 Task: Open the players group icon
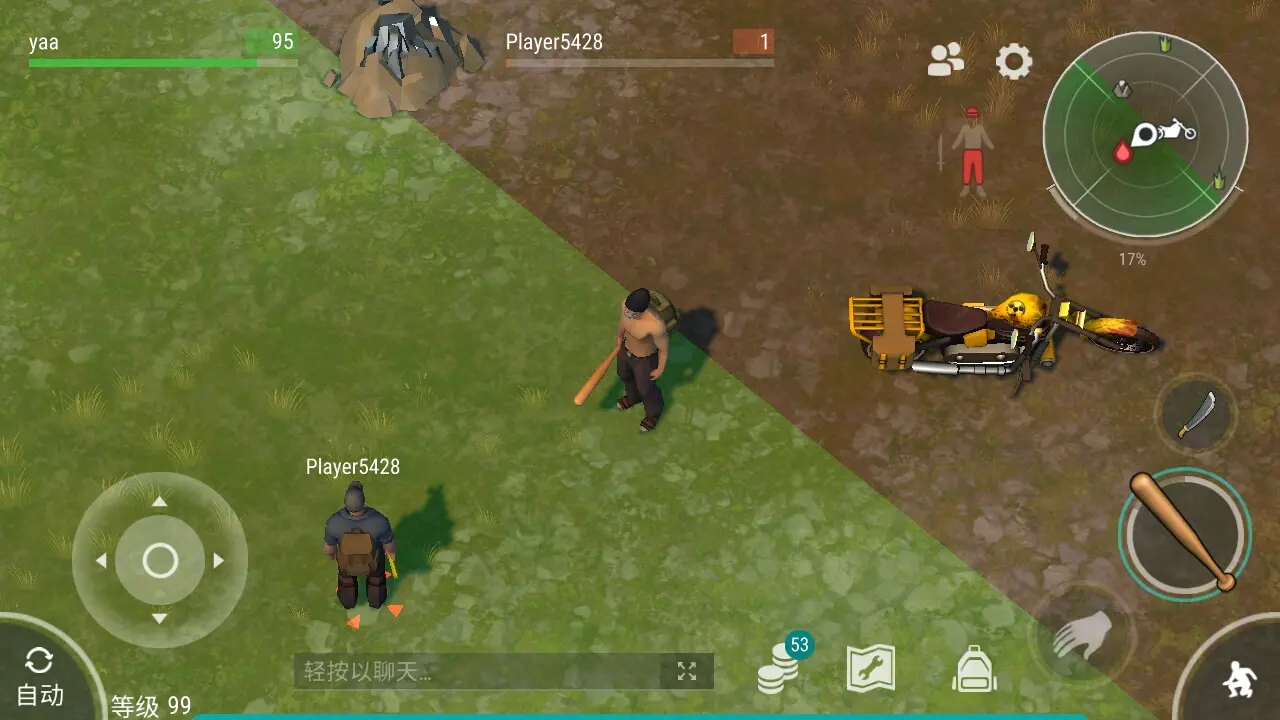(945, 61)
